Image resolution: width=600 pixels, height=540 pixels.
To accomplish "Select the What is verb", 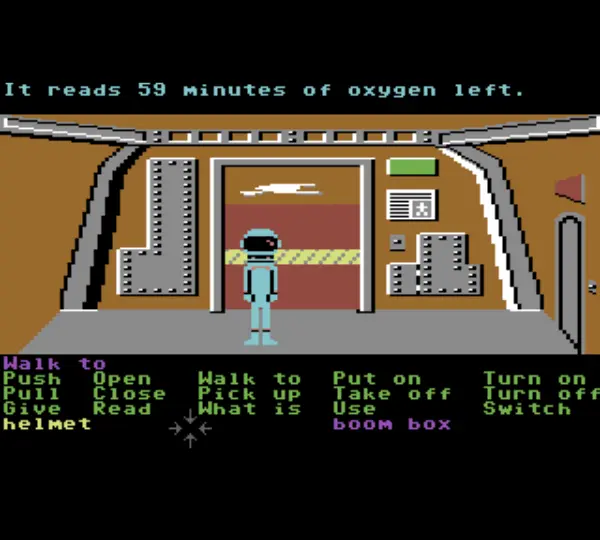I will [x=249, y=409].
